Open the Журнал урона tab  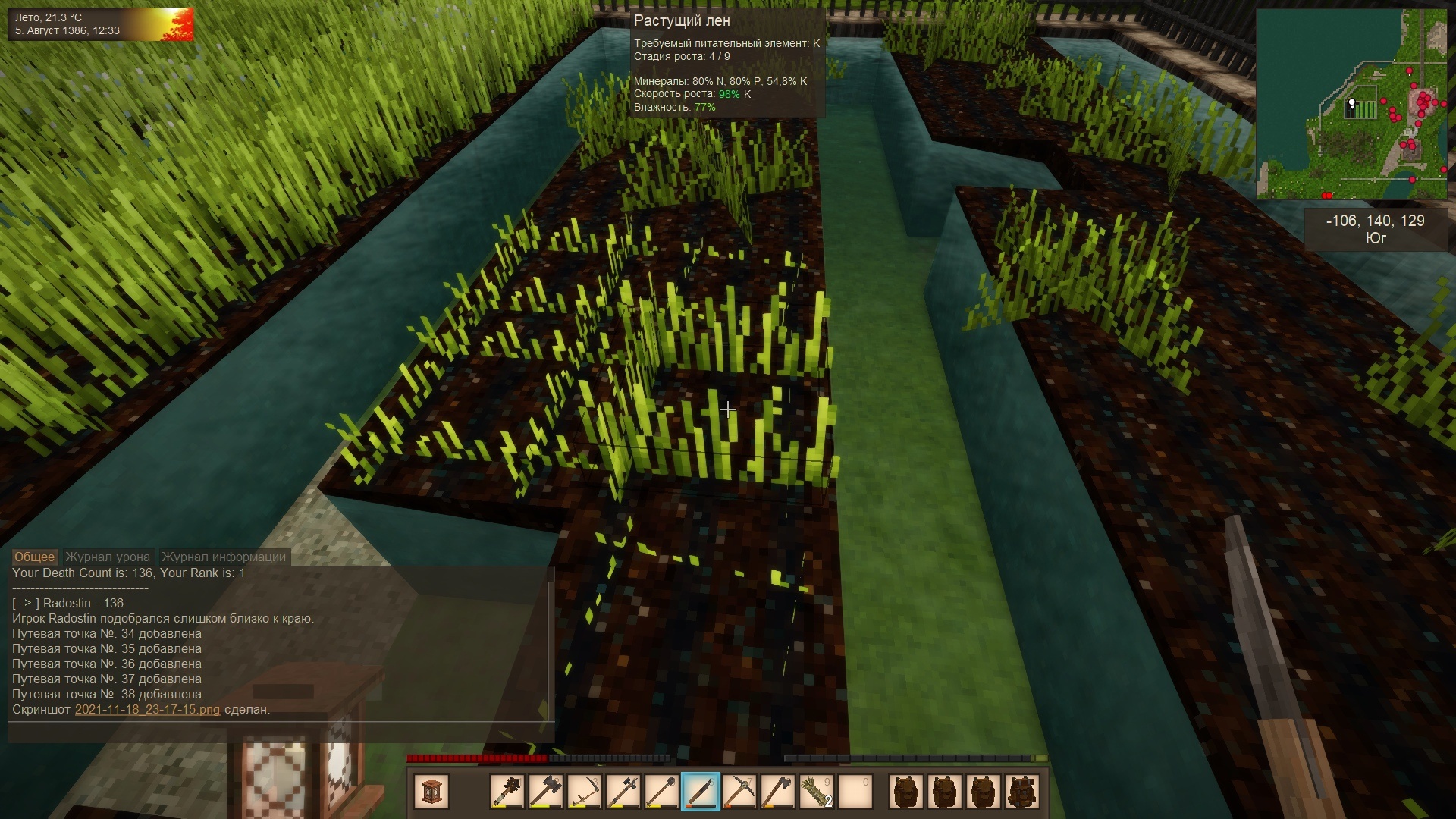pos(108,557)
